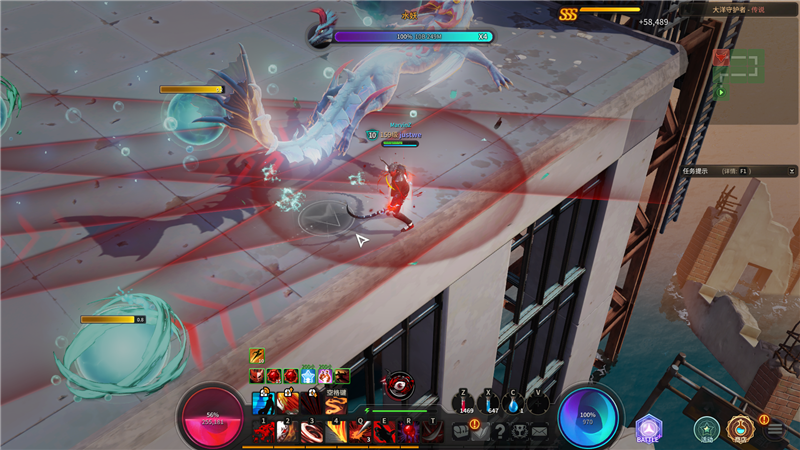The image size is (800, 450).
Task: Activate the R red orb skill
Action: (x=409, y=431)
